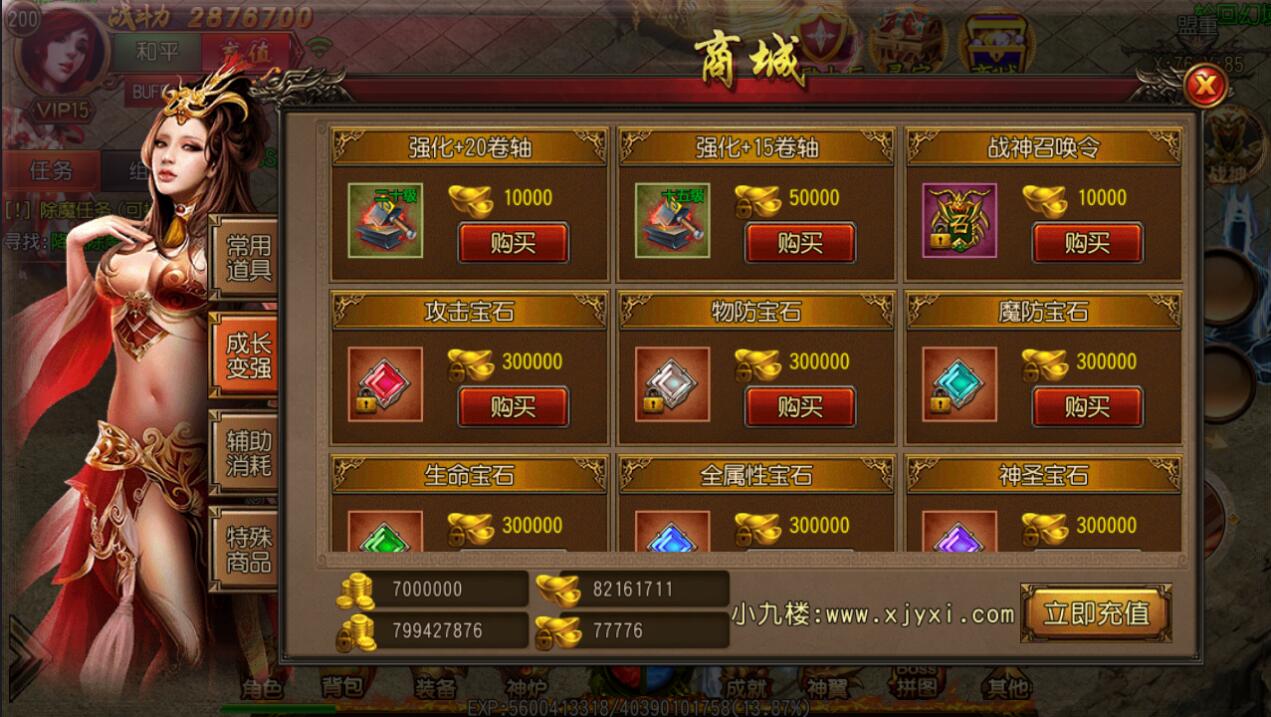Buy the 物防宝石 gem
The image size is (1271, 717).
[800, 407]
